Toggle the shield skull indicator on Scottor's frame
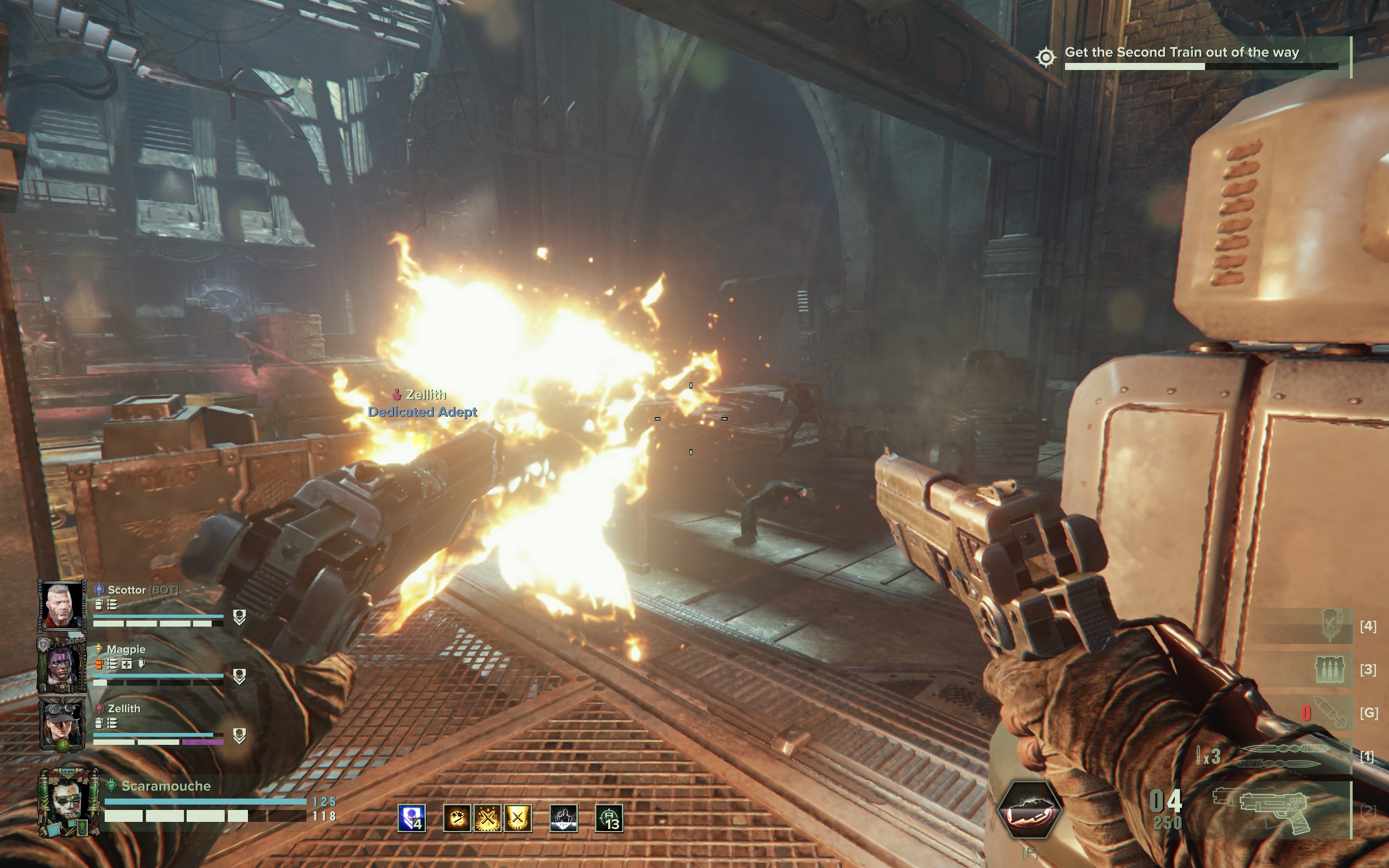This screenshot has width=1389, height=868. (x=240, y=617)
